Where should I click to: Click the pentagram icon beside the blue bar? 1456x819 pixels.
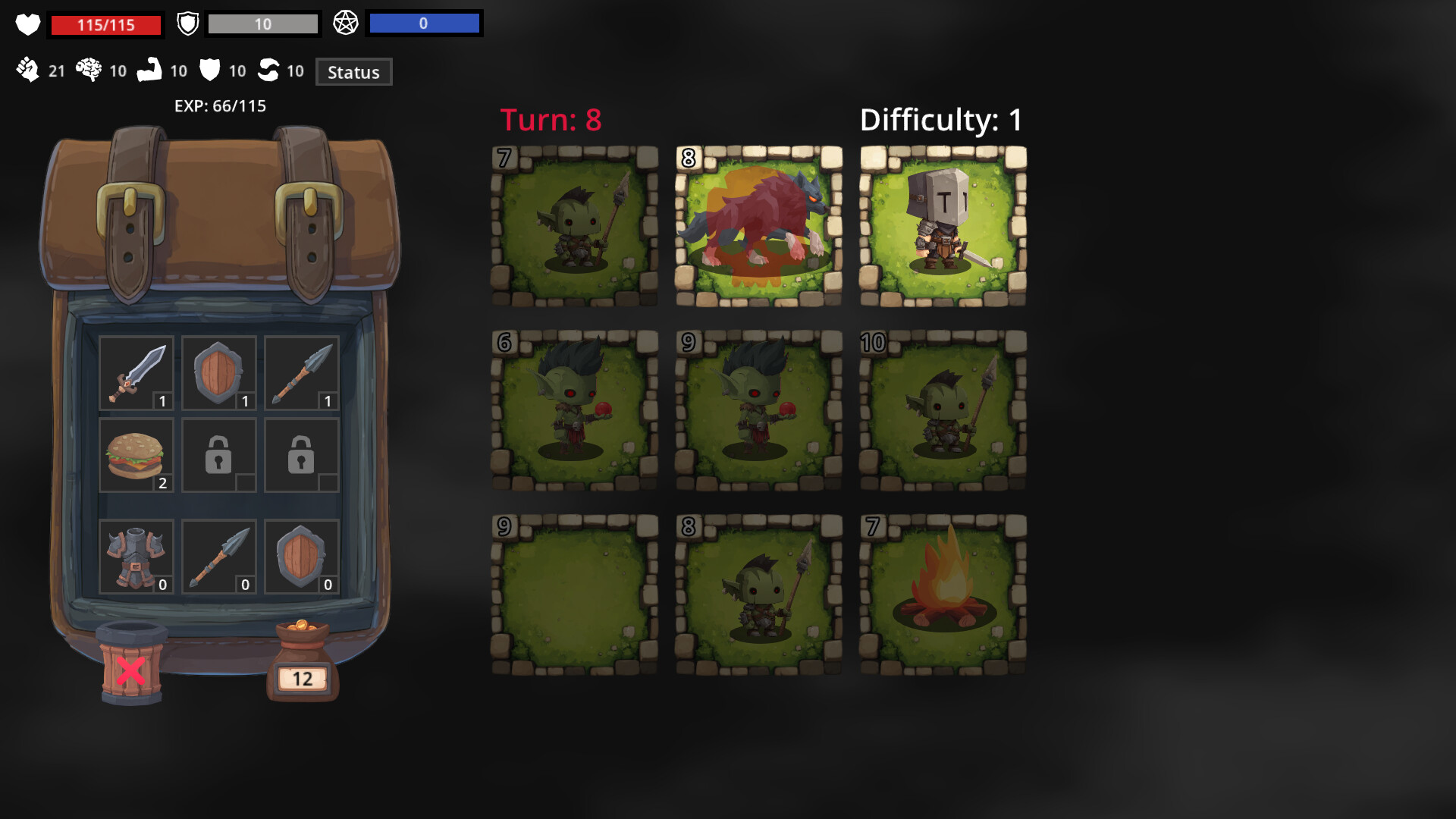click(x=347, y=23)
